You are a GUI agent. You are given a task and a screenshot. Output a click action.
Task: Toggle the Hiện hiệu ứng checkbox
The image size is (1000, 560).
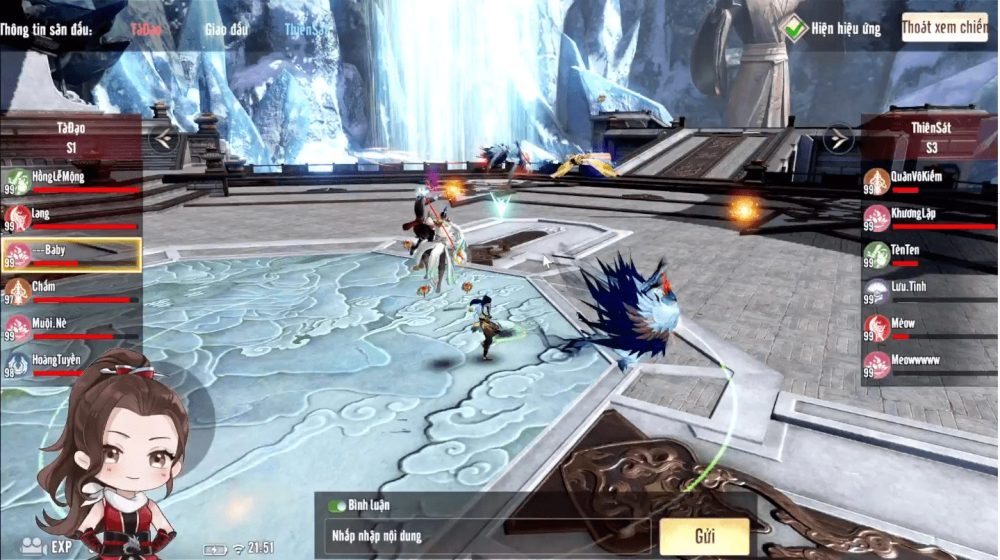[x=796, y=29]
